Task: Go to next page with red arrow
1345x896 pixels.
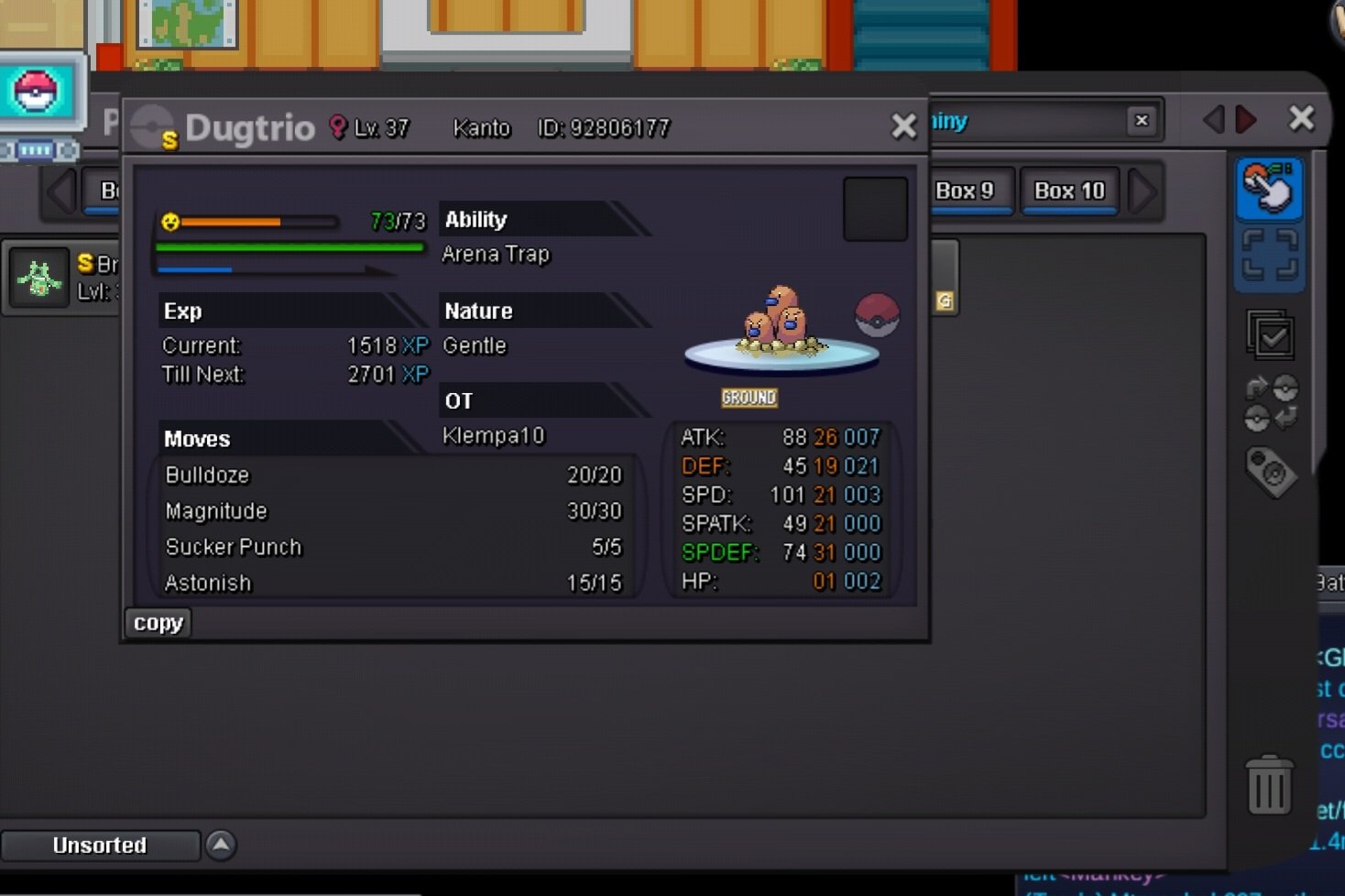Action: click(x=1246, y=119)
